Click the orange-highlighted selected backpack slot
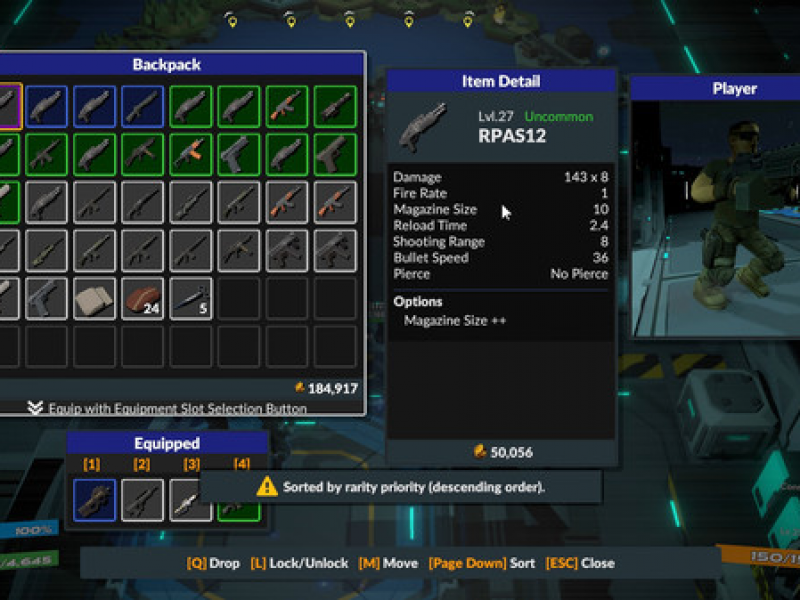The width and height of the screenshot is (800, 600). (8, 105)
